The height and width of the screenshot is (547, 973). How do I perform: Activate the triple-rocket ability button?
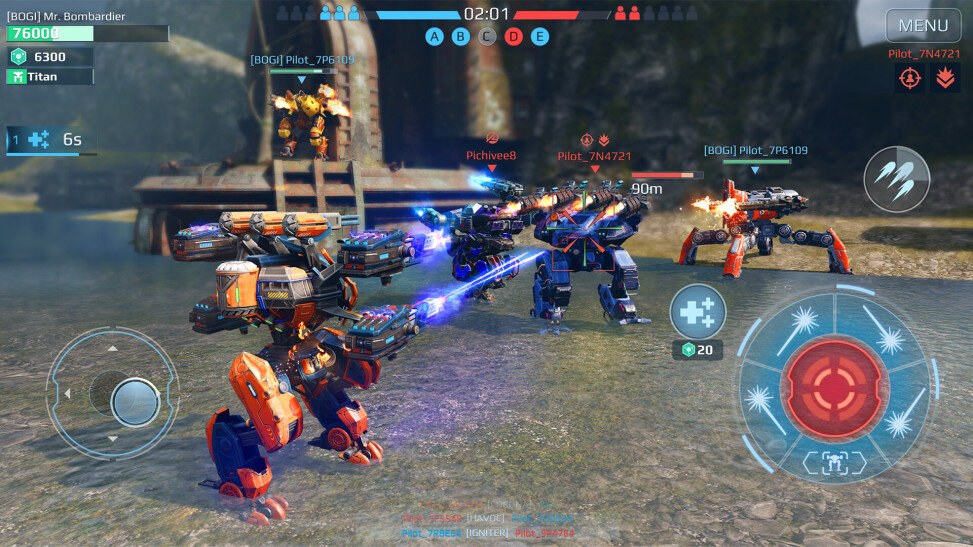pyautogui.click(x=896, y=179)
